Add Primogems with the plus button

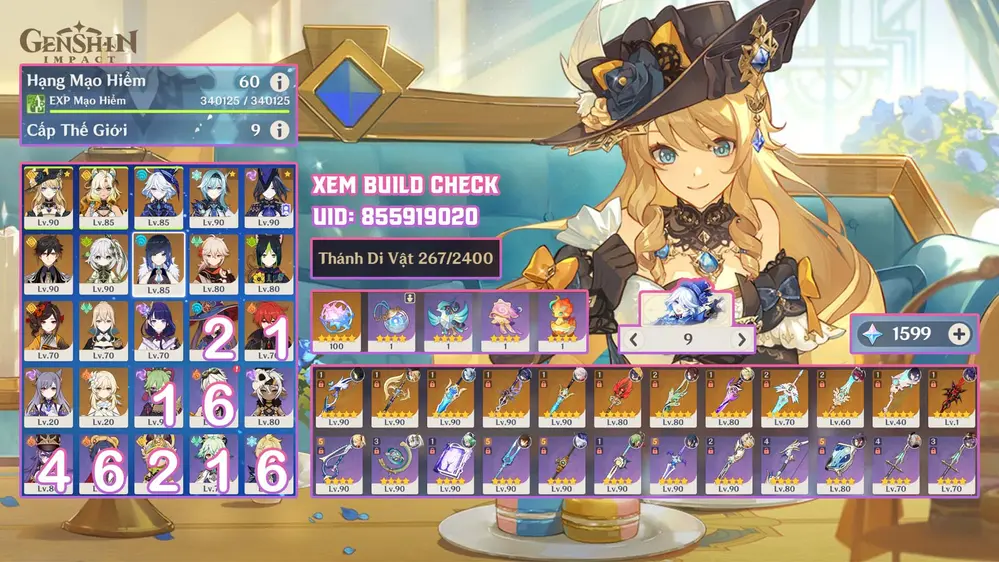tap(959, 334)
